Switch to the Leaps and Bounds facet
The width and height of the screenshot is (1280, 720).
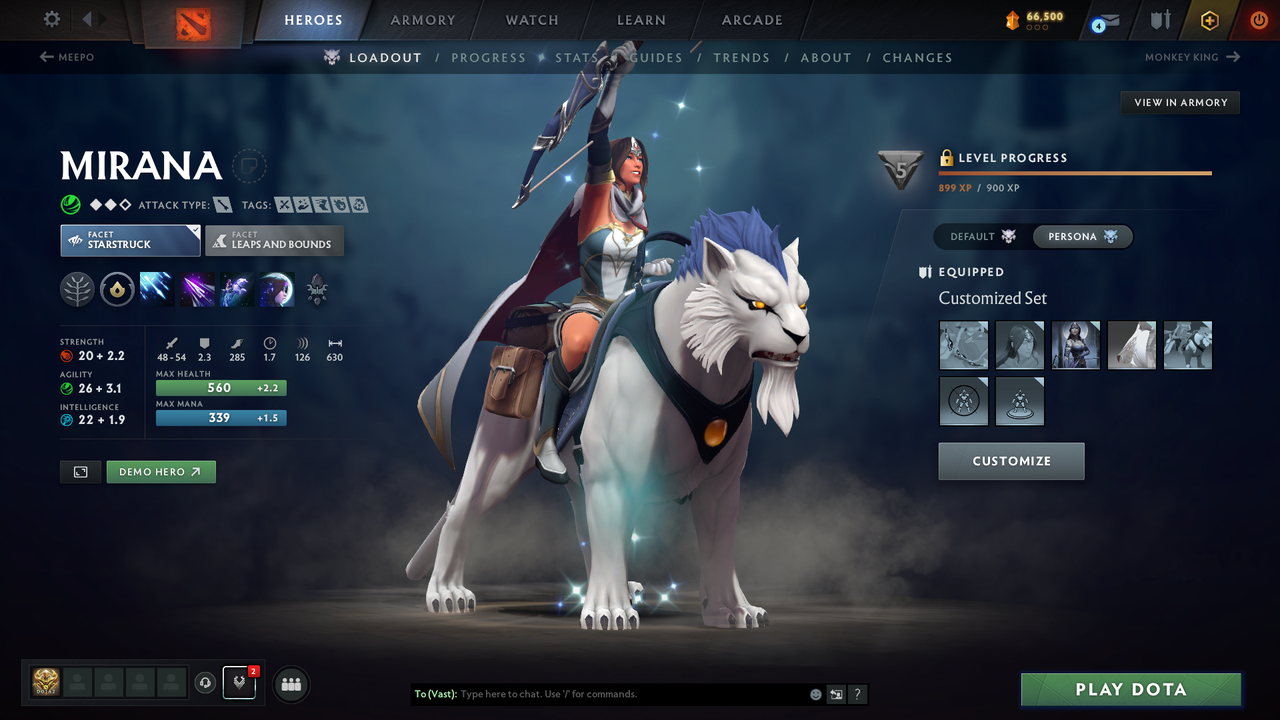click(x=274, y=240)
